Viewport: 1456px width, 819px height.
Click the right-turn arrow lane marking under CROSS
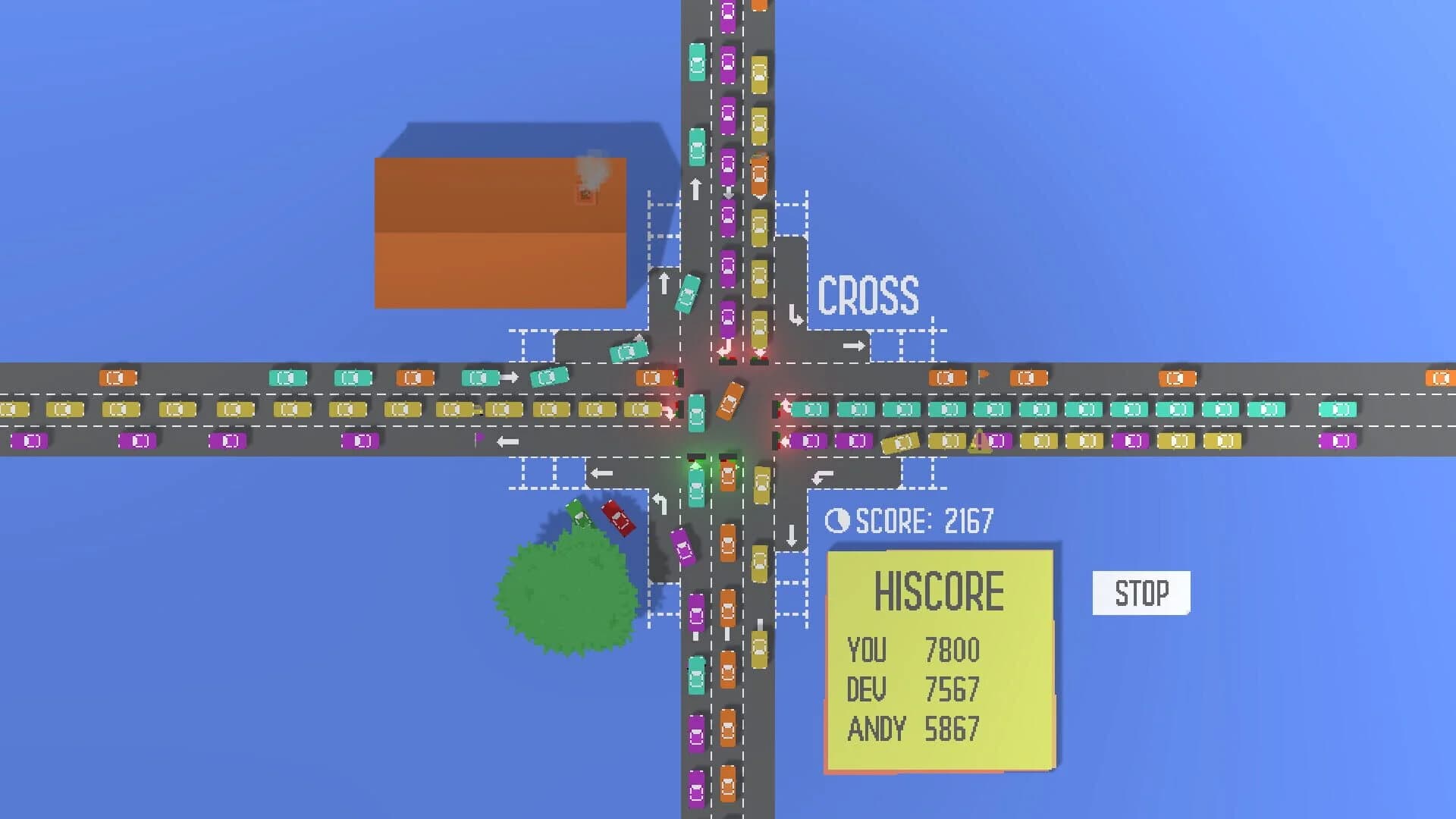(x=854, y=346)
